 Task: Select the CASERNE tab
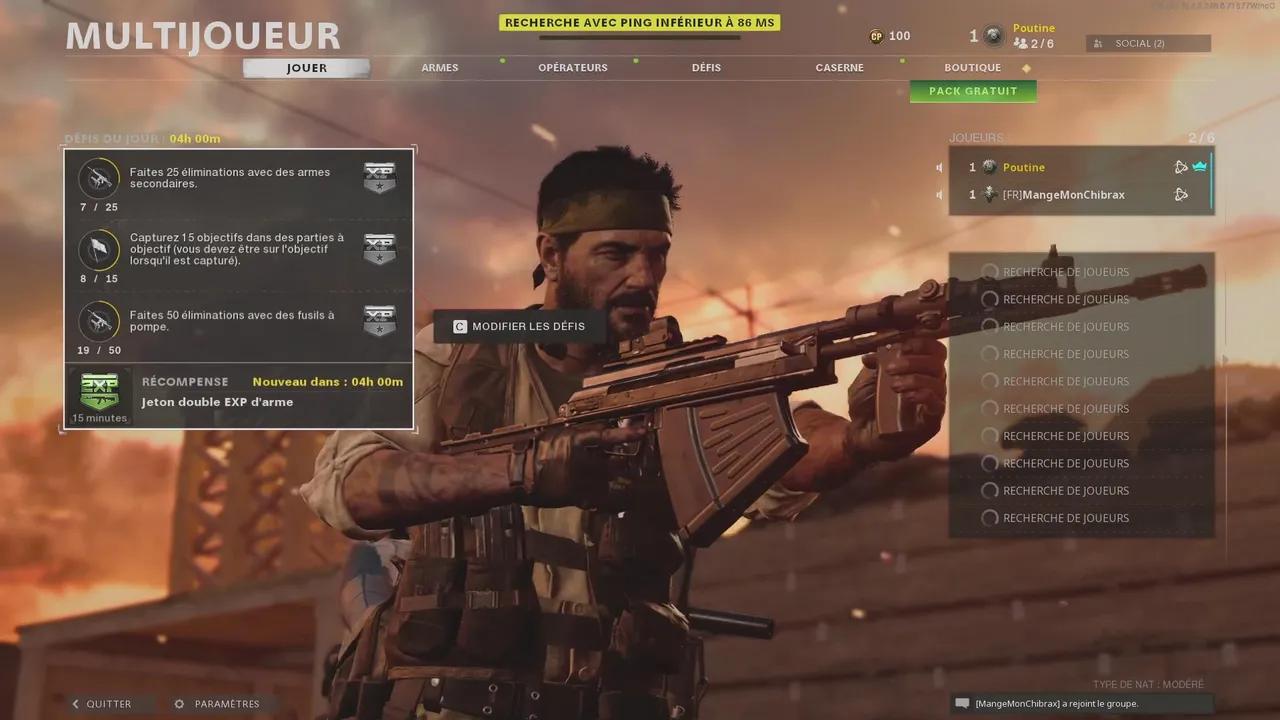pyautogui.click(x=839, y=67)
